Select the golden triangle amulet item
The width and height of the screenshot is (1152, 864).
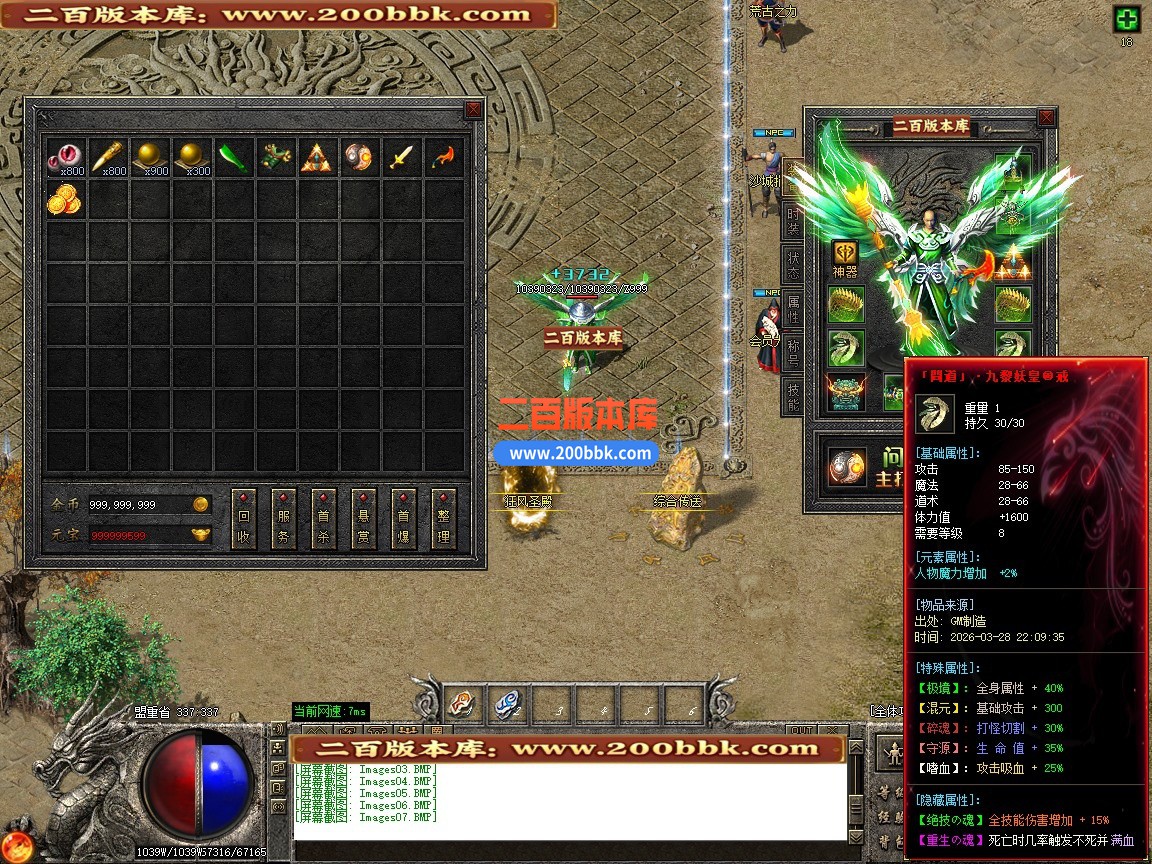(316, 158)
